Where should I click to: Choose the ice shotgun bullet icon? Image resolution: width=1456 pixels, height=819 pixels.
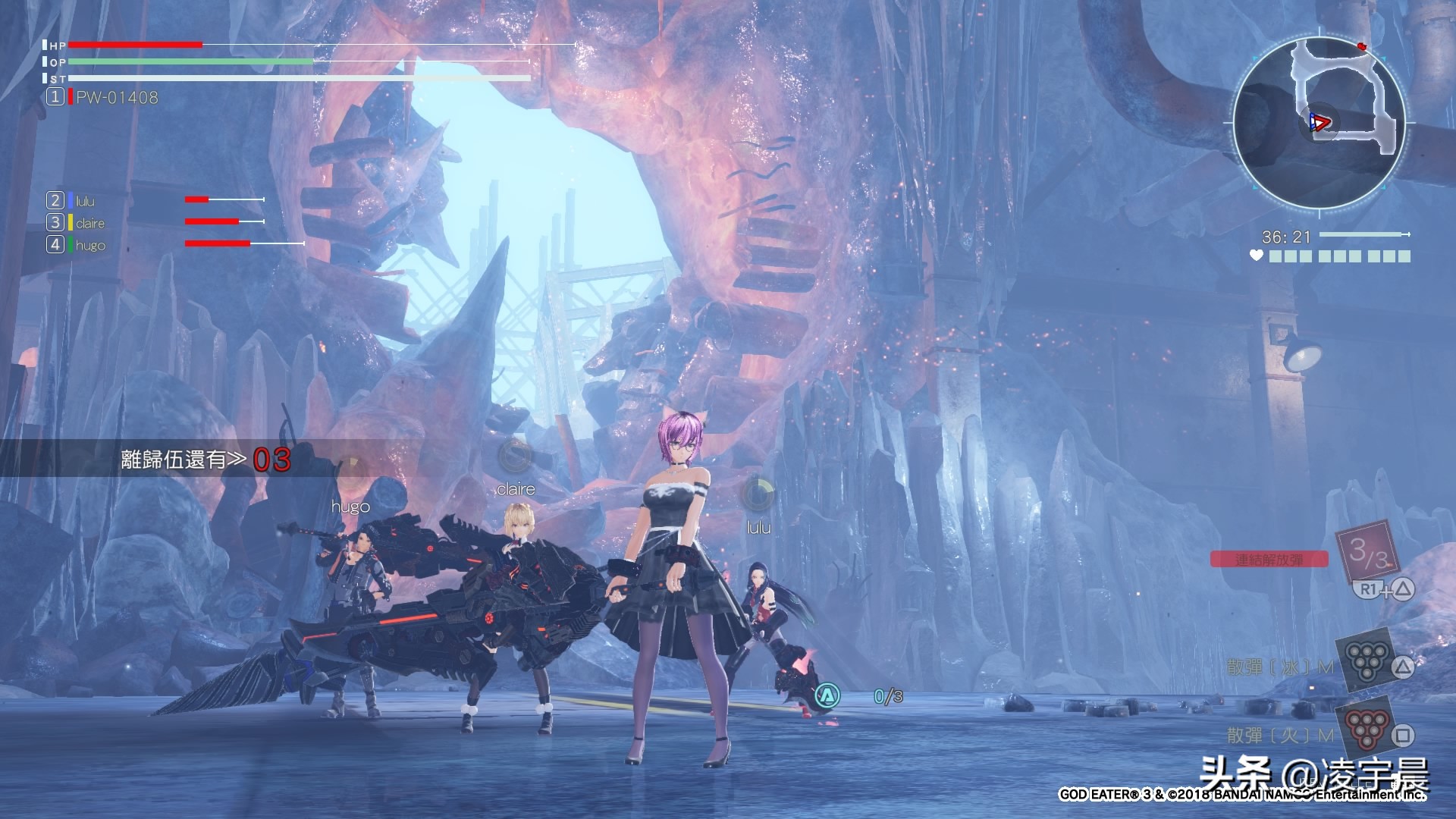[1363, 659]
